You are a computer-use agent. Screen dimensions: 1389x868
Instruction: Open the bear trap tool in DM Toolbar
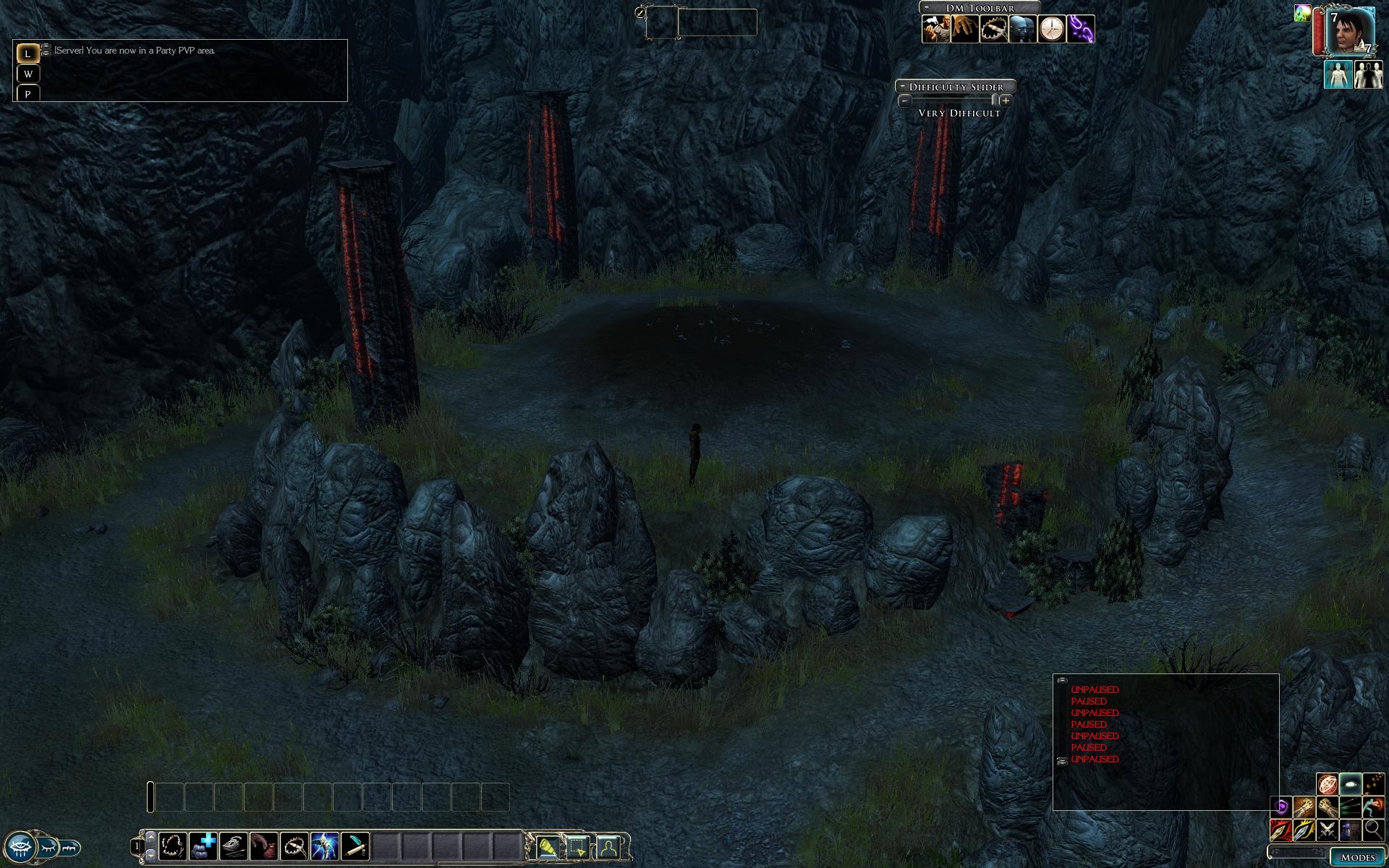pyautogui.click(x=994, y=30)
